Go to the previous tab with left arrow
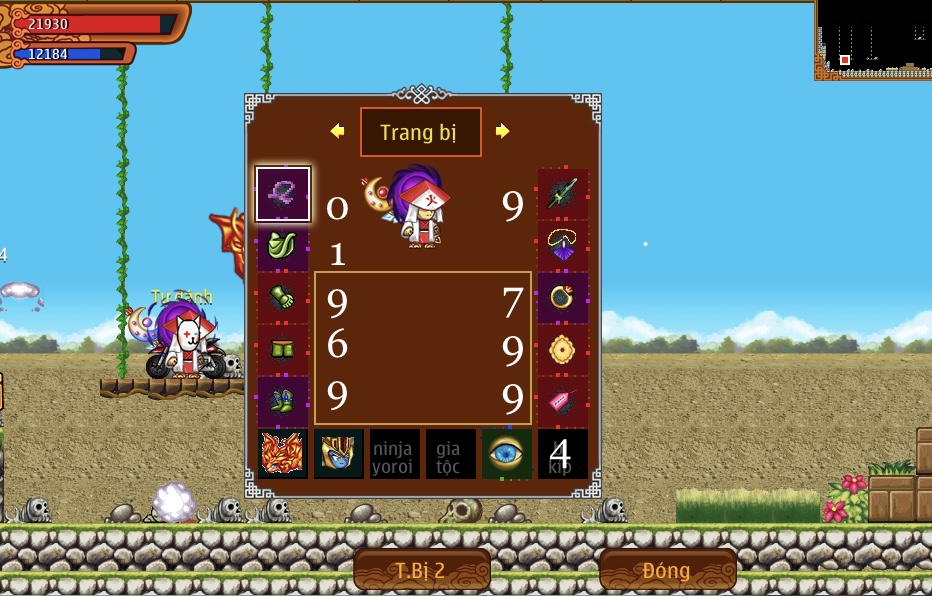This screenshot has height=596, width=932. (338, 131)
